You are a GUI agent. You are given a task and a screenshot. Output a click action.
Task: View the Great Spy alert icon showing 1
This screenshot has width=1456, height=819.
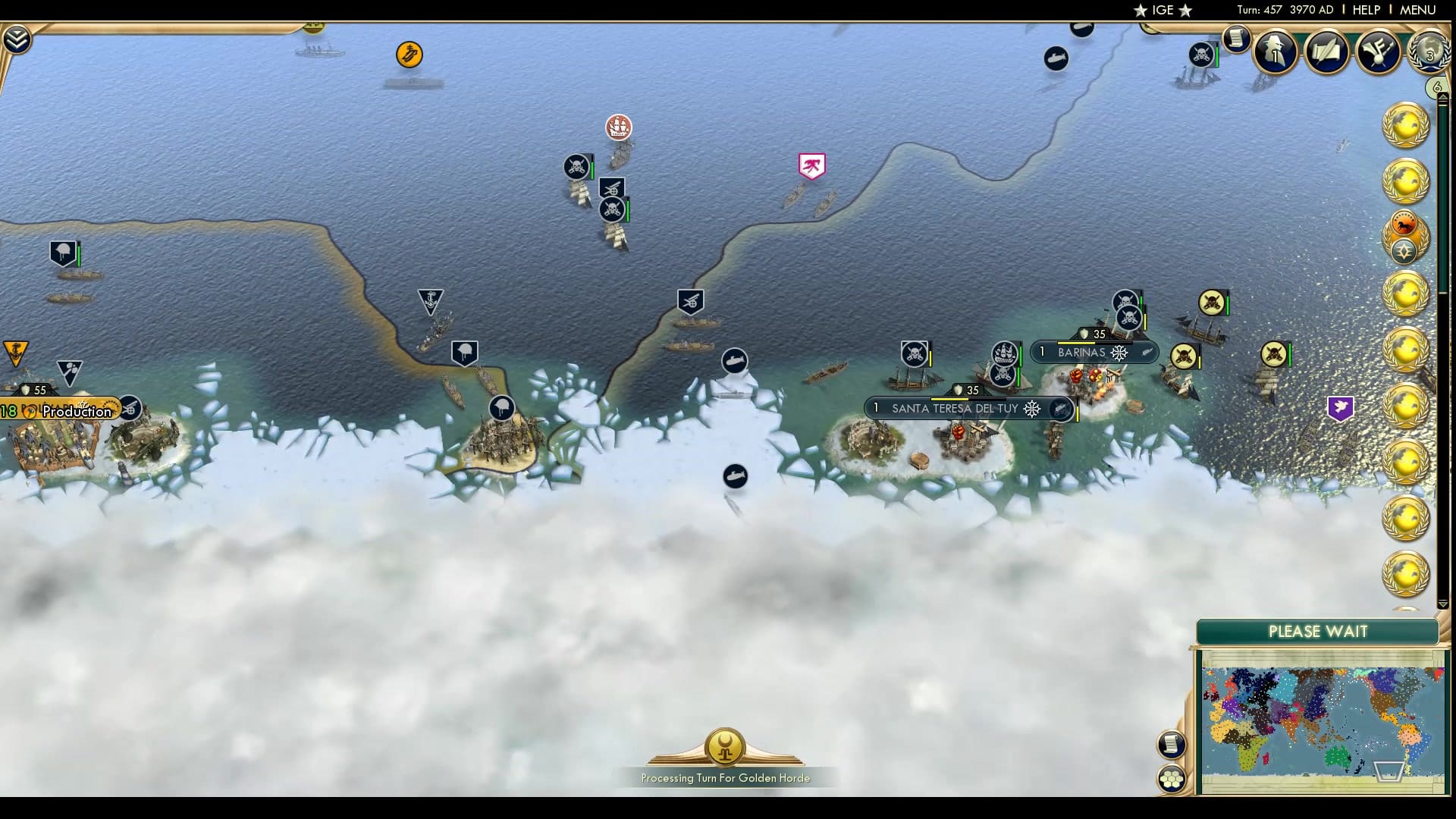(1275, 52)
